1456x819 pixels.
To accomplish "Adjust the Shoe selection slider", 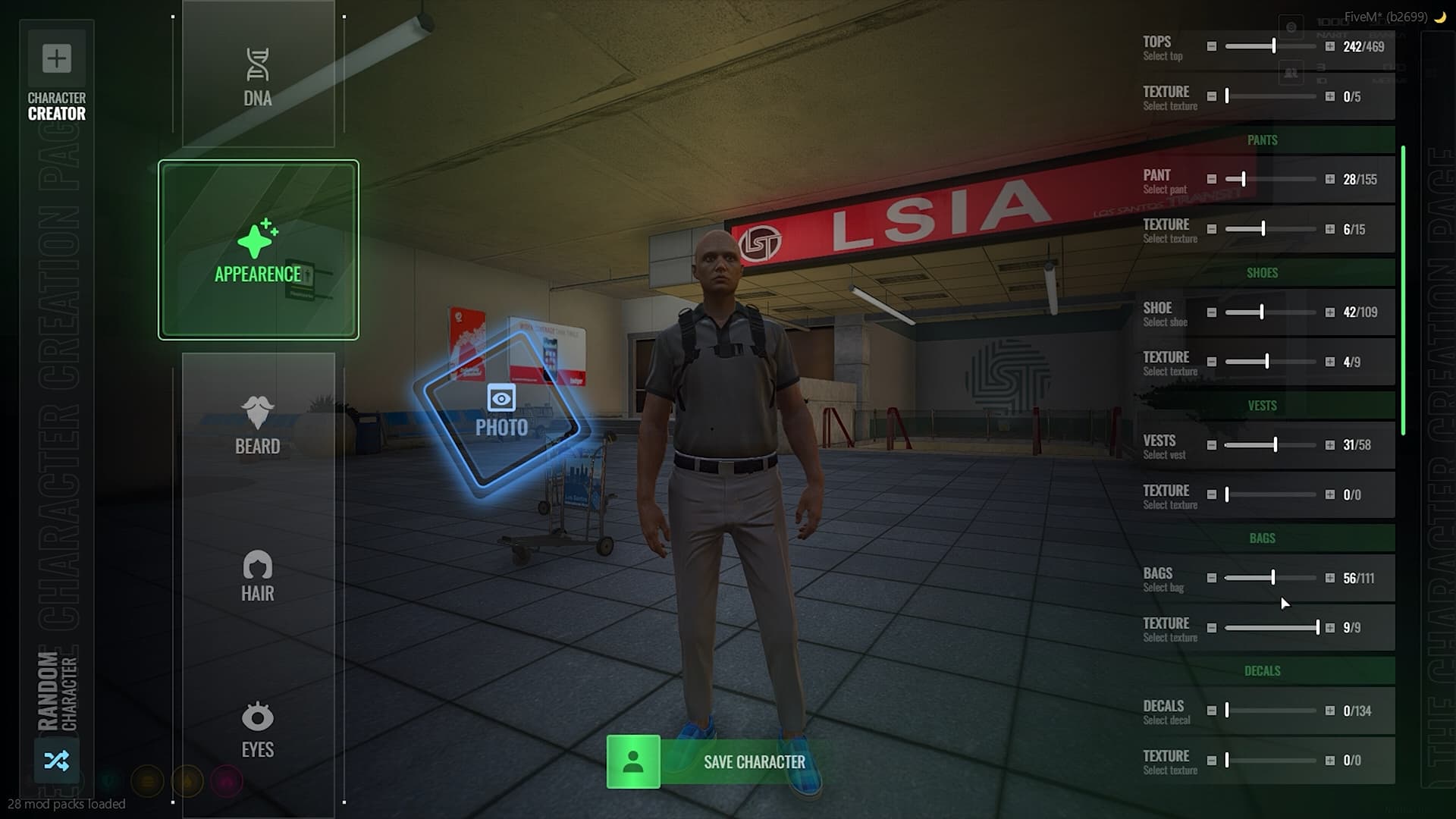I will pyautogui.click(x=1262, y=312).
